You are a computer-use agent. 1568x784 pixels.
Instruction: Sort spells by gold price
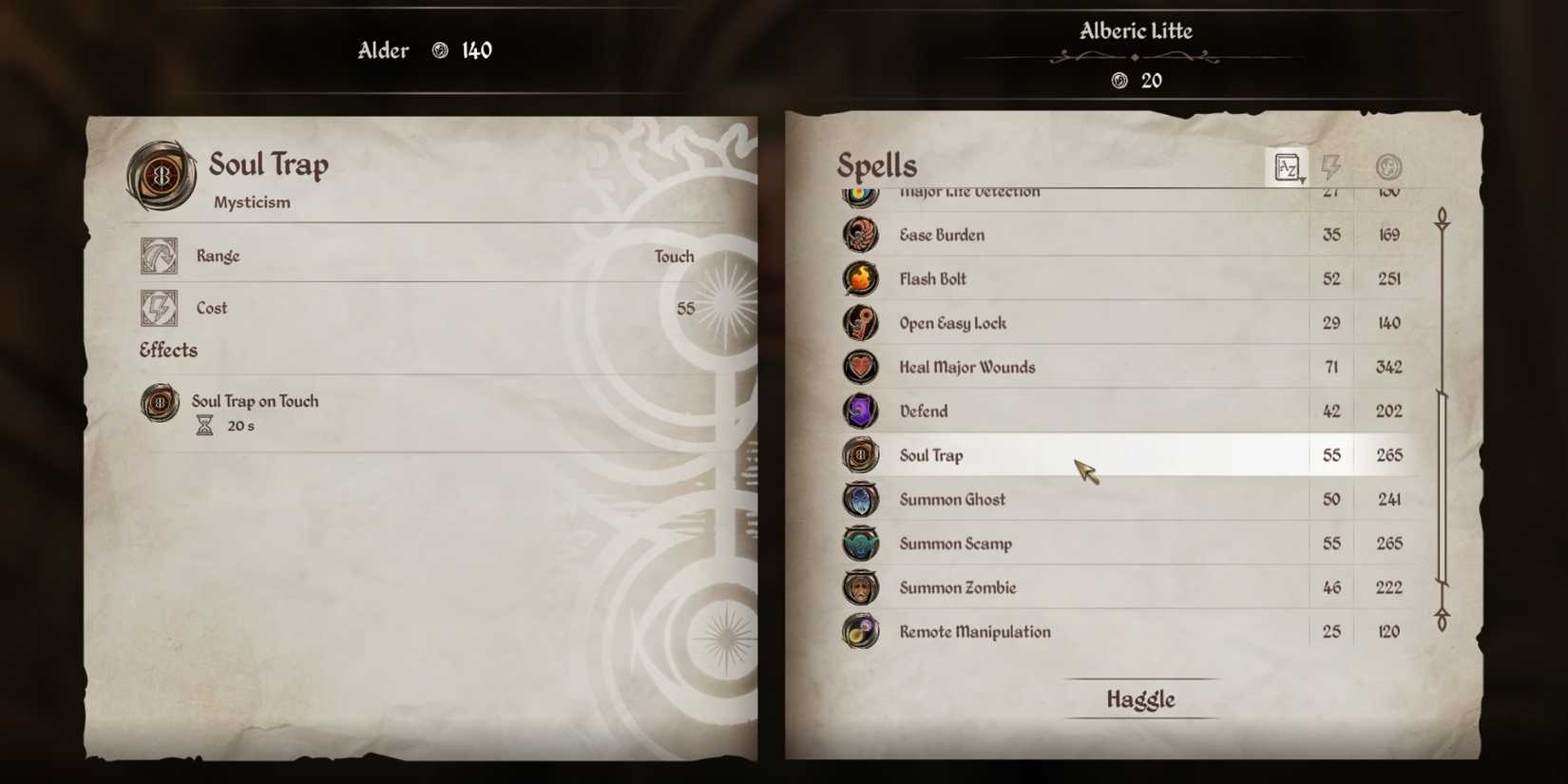click(1387, 166)
